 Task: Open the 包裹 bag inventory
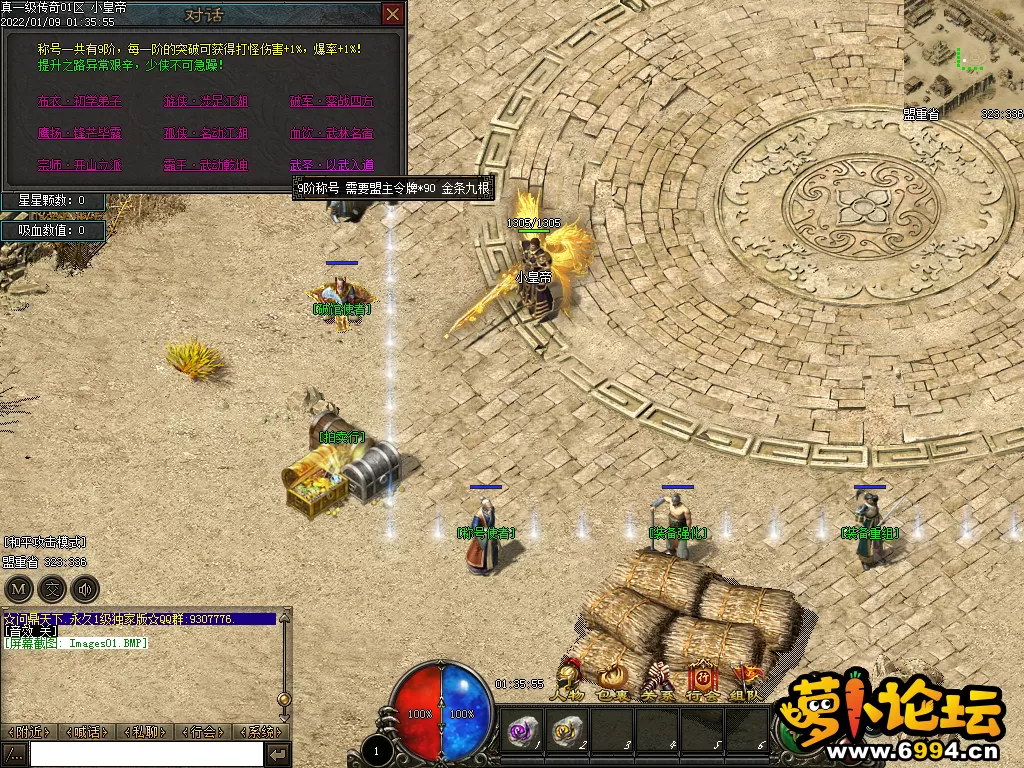[614, 682]
